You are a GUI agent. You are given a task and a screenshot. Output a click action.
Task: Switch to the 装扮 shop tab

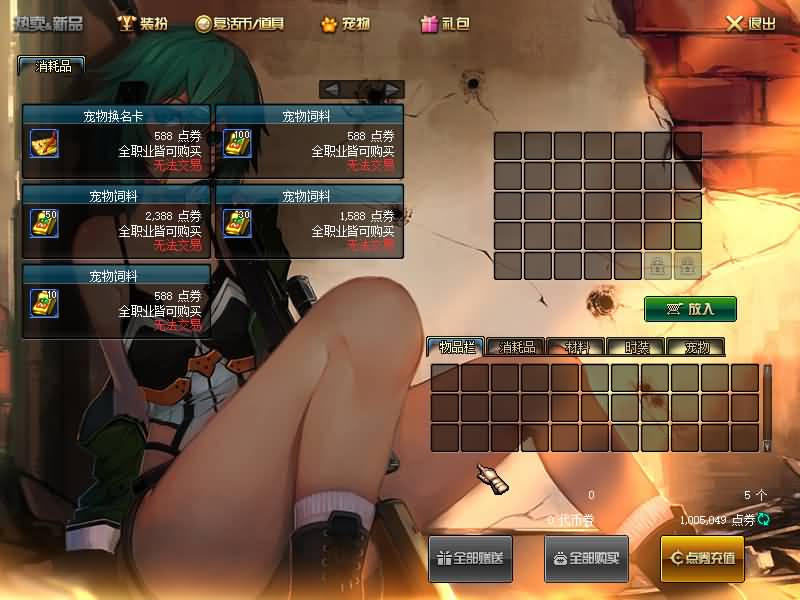(x=143, y=23)
